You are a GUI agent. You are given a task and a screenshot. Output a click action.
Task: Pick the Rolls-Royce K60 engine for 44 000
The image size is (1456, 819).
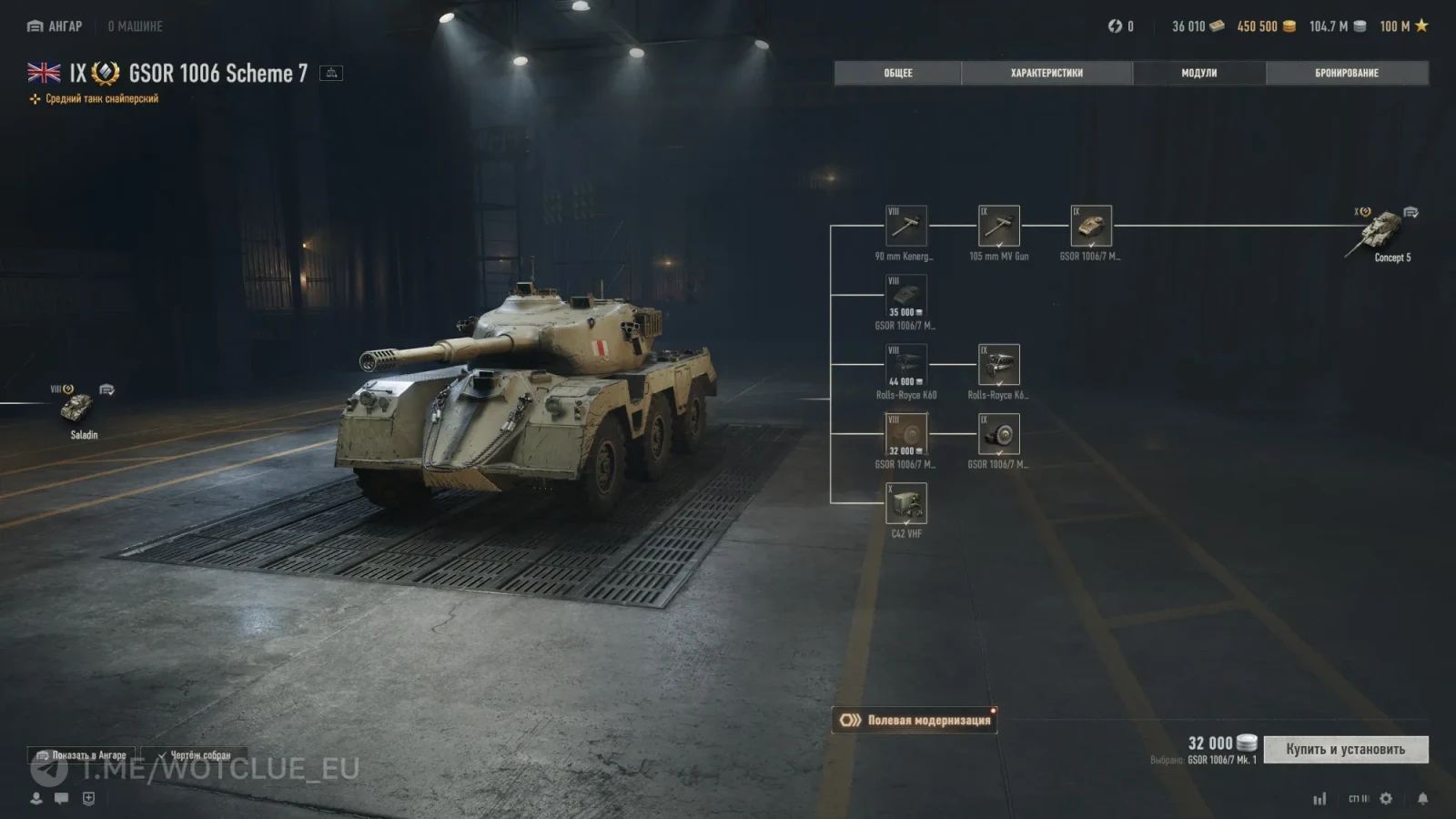(905, 365)
